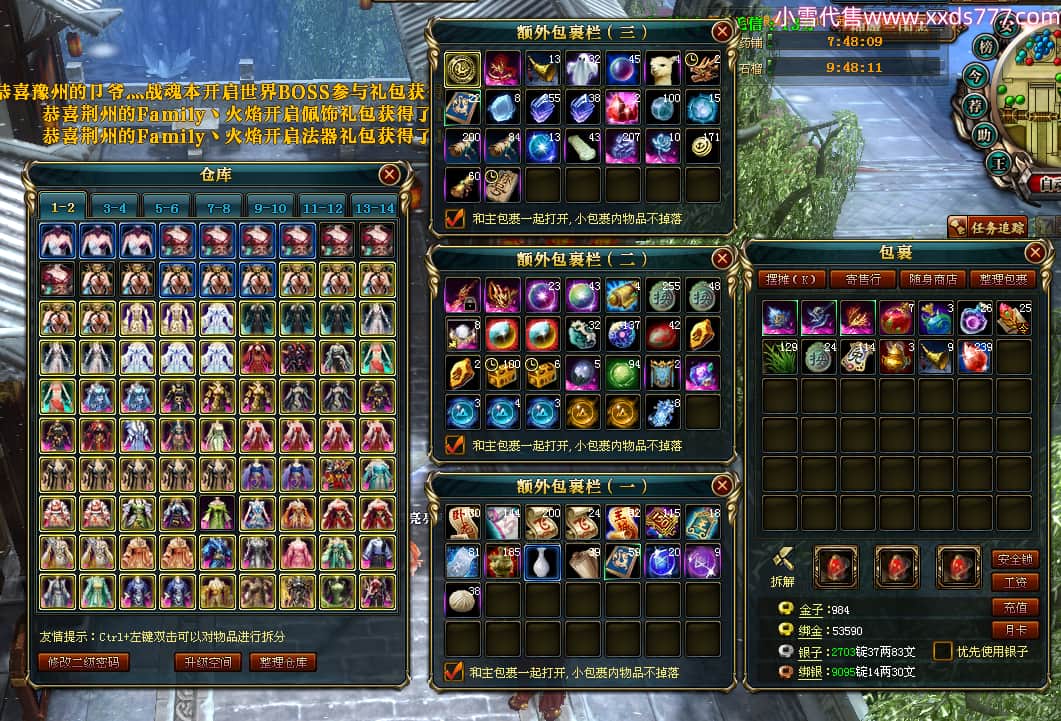The image size is (1061, 721).
Task: Toggle the 优先使用银子 checkbox
Action: [x=942, y=651]
